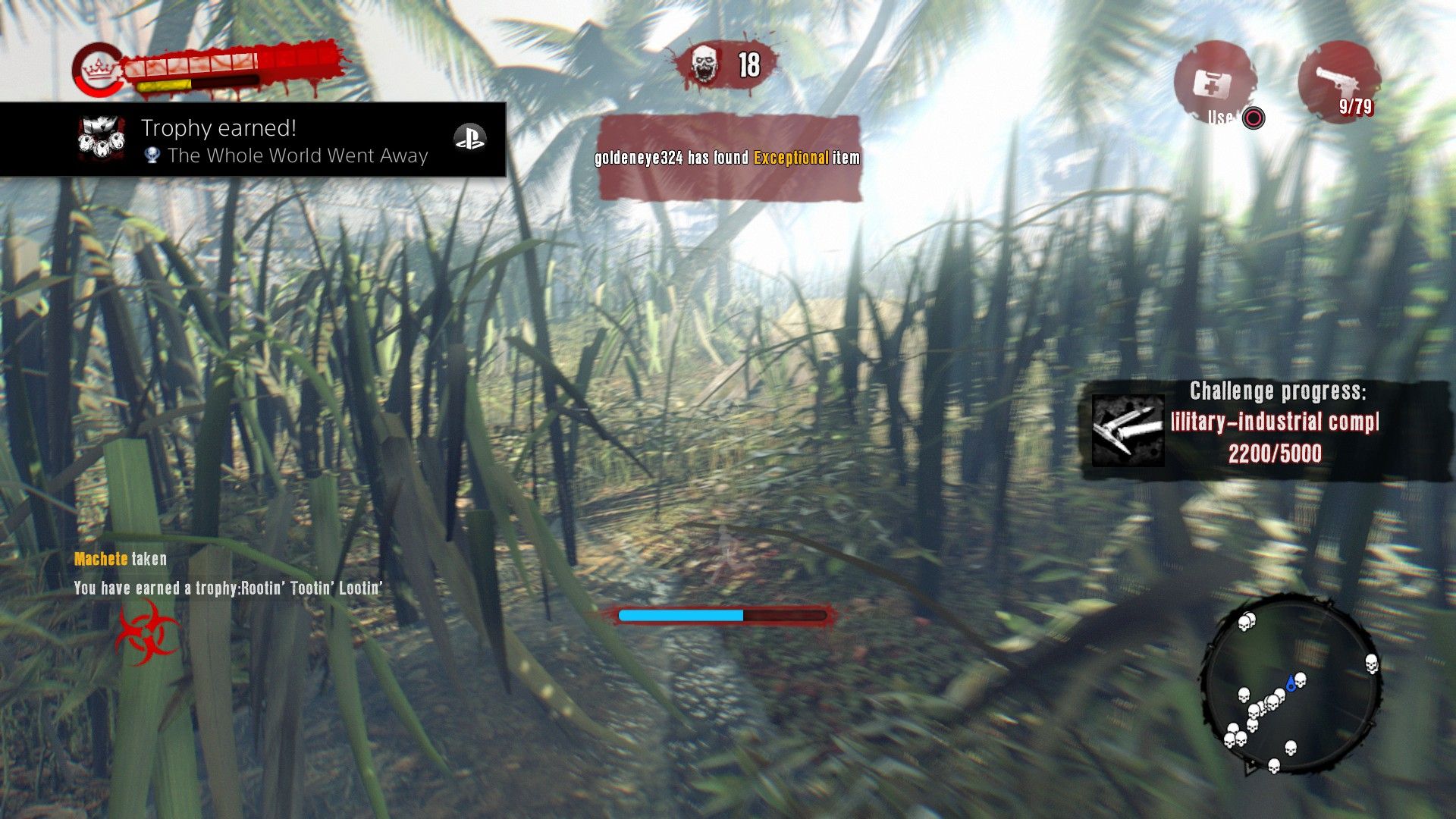The width and height of the screenshot is (1456, 819).
Task: Select the medkit quick-use icon
Action: [x=1213, y=83]
